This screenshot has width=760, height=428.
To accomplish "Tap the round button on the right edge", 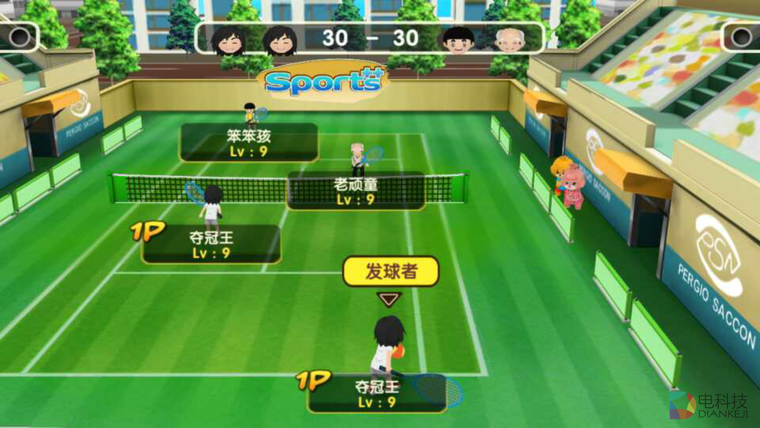I will [x=741, y=37].
